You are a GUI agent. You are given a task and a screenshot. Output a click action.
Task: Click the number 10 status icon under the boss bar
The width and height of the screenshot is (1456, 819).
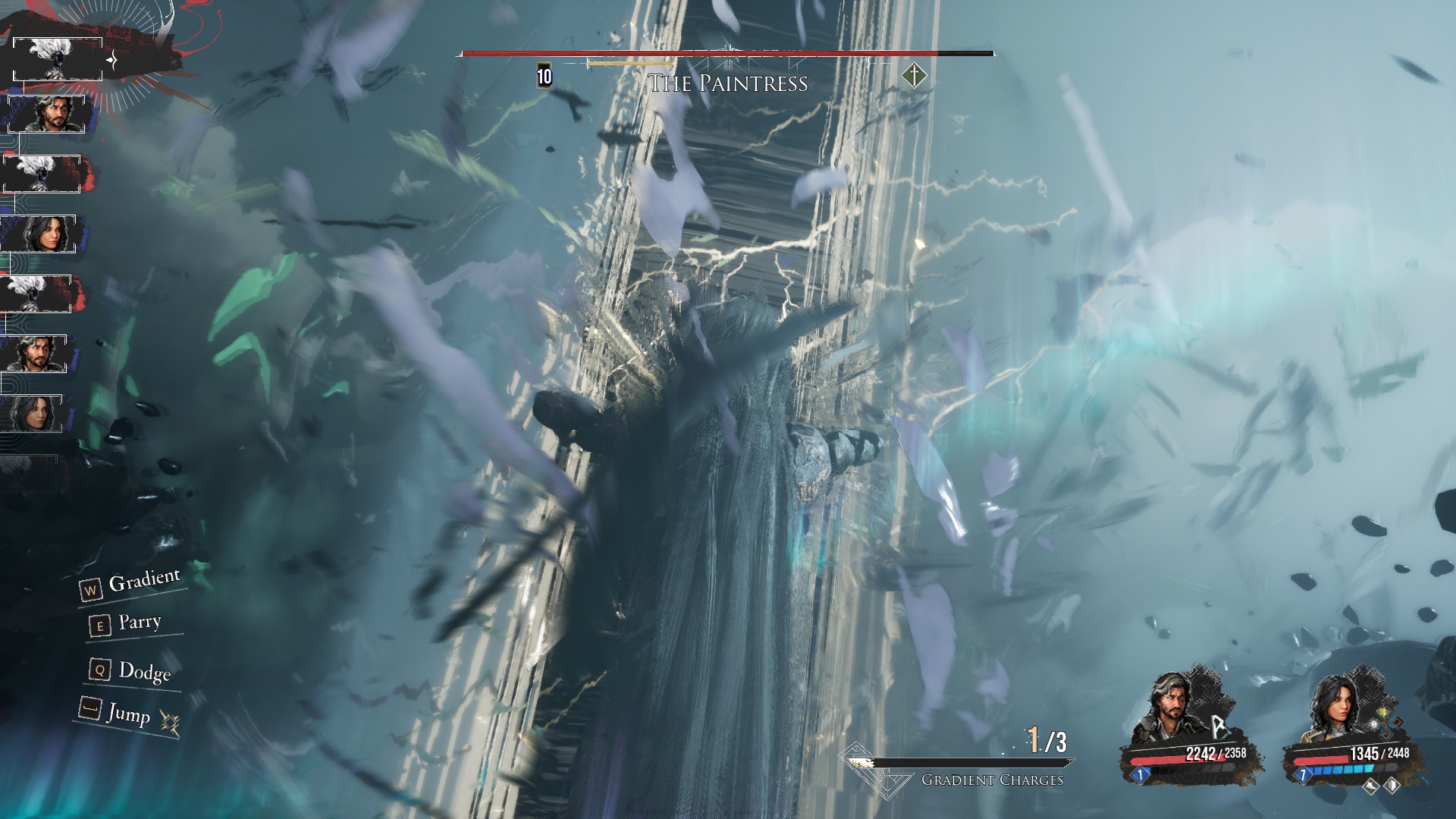544,76
